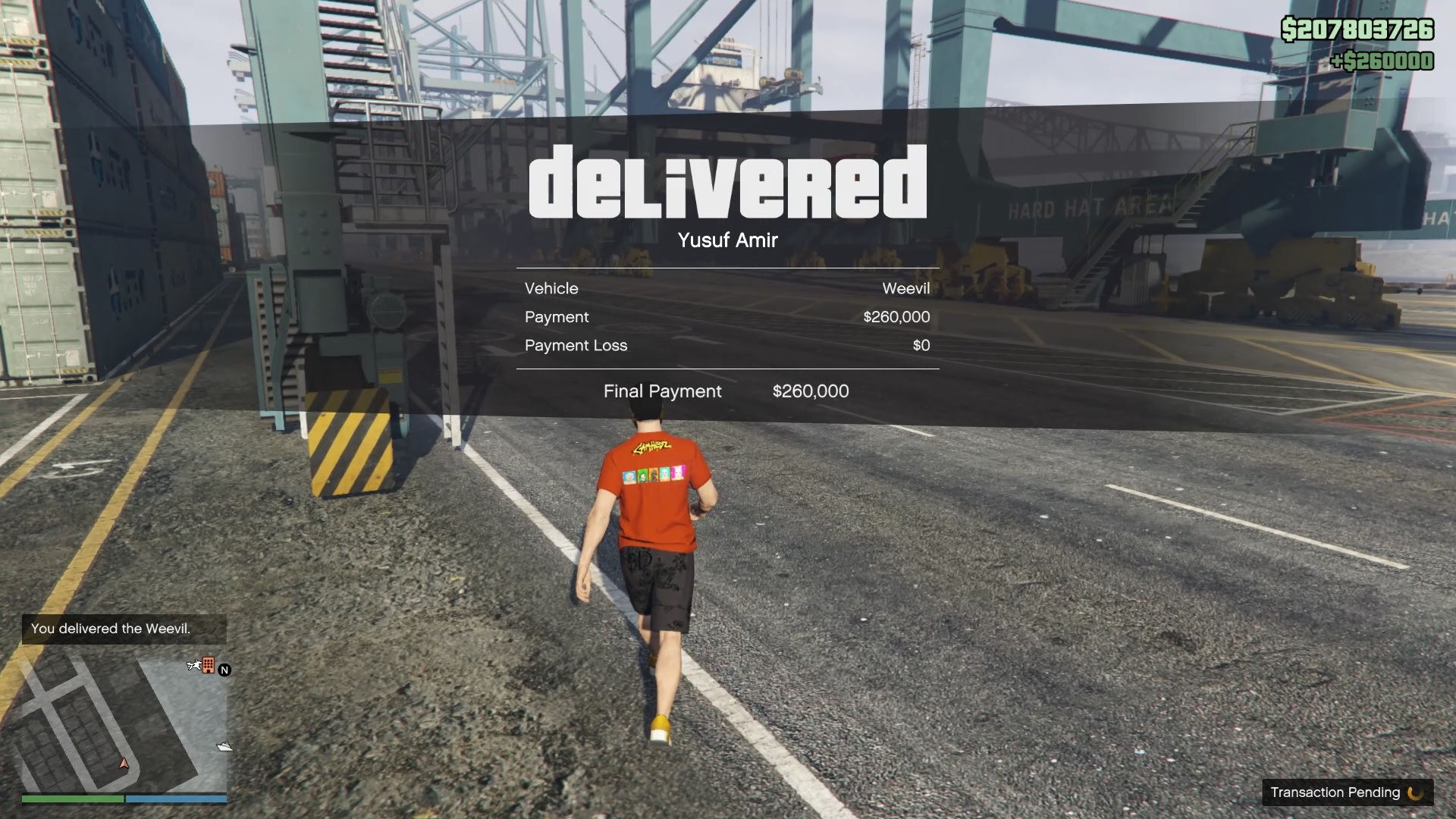Click the N compass marker on the minimap
The image size is (1456, 819).
[x=224, y=670]
